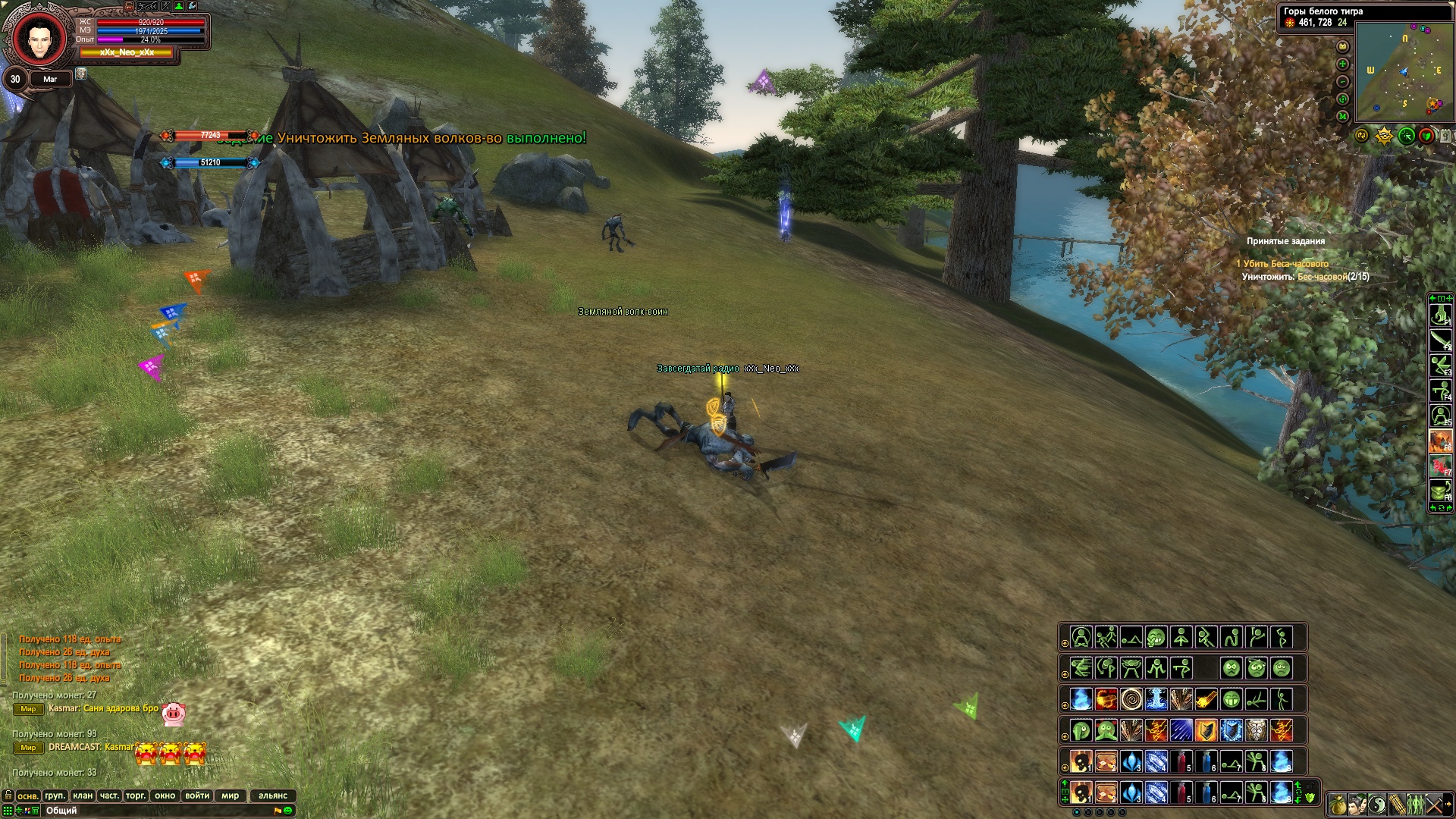This screenshot has height=819, width=1456.
Task: Click the minimap
Action: (x=1404, y=71)
